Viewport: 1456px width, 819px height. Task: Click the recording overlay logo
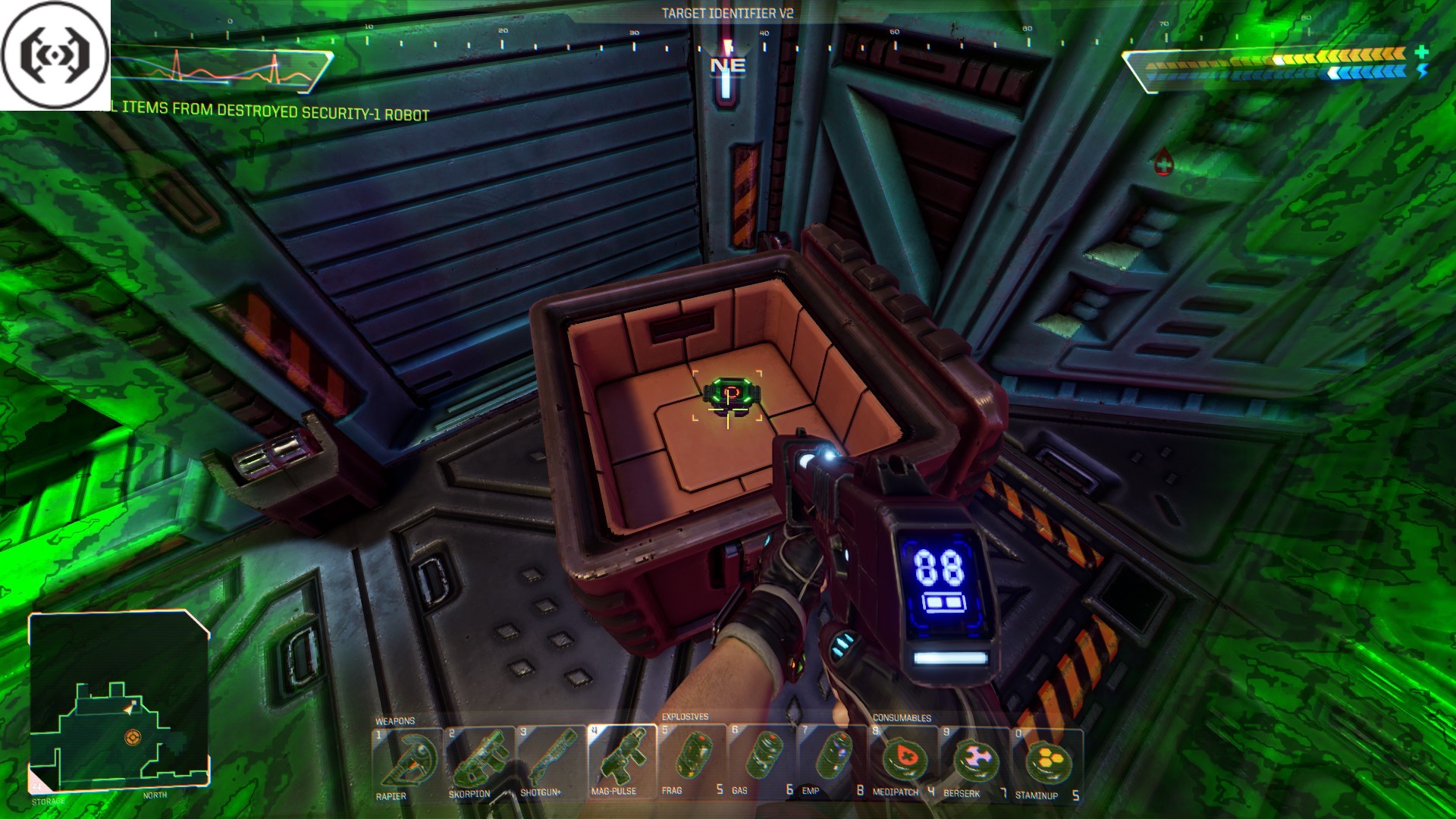[55, 55]
